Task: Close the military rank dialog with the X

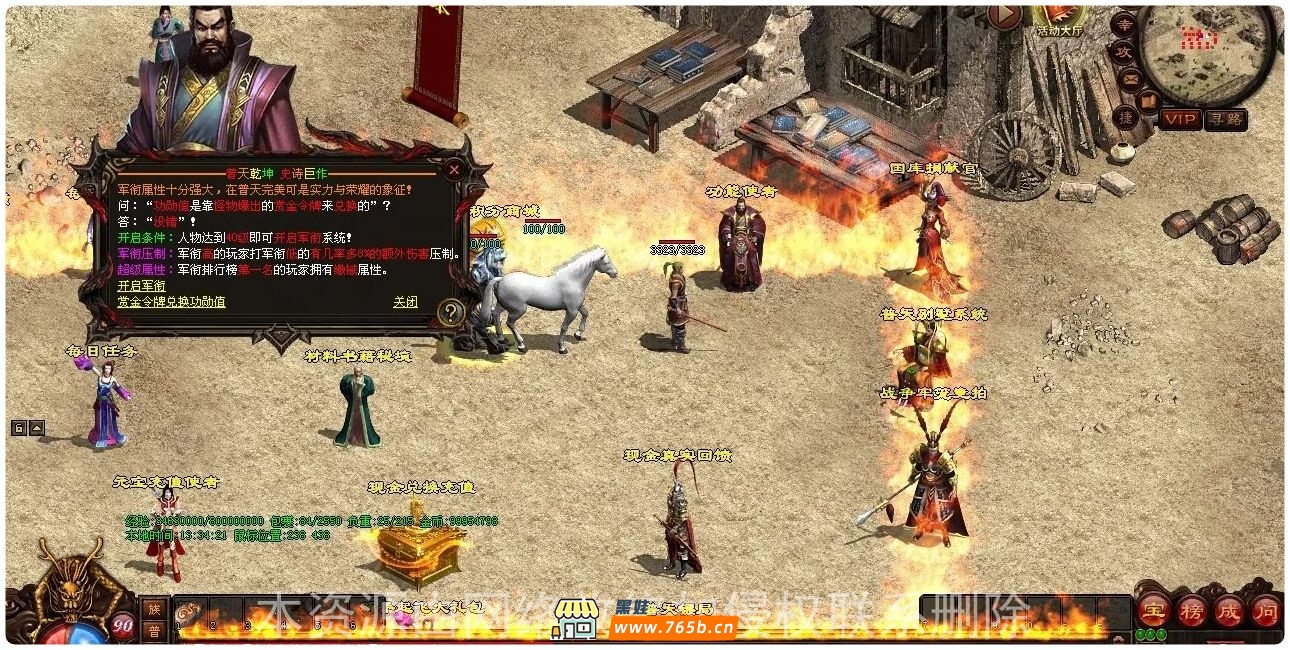Action: [x=454, y=169]
